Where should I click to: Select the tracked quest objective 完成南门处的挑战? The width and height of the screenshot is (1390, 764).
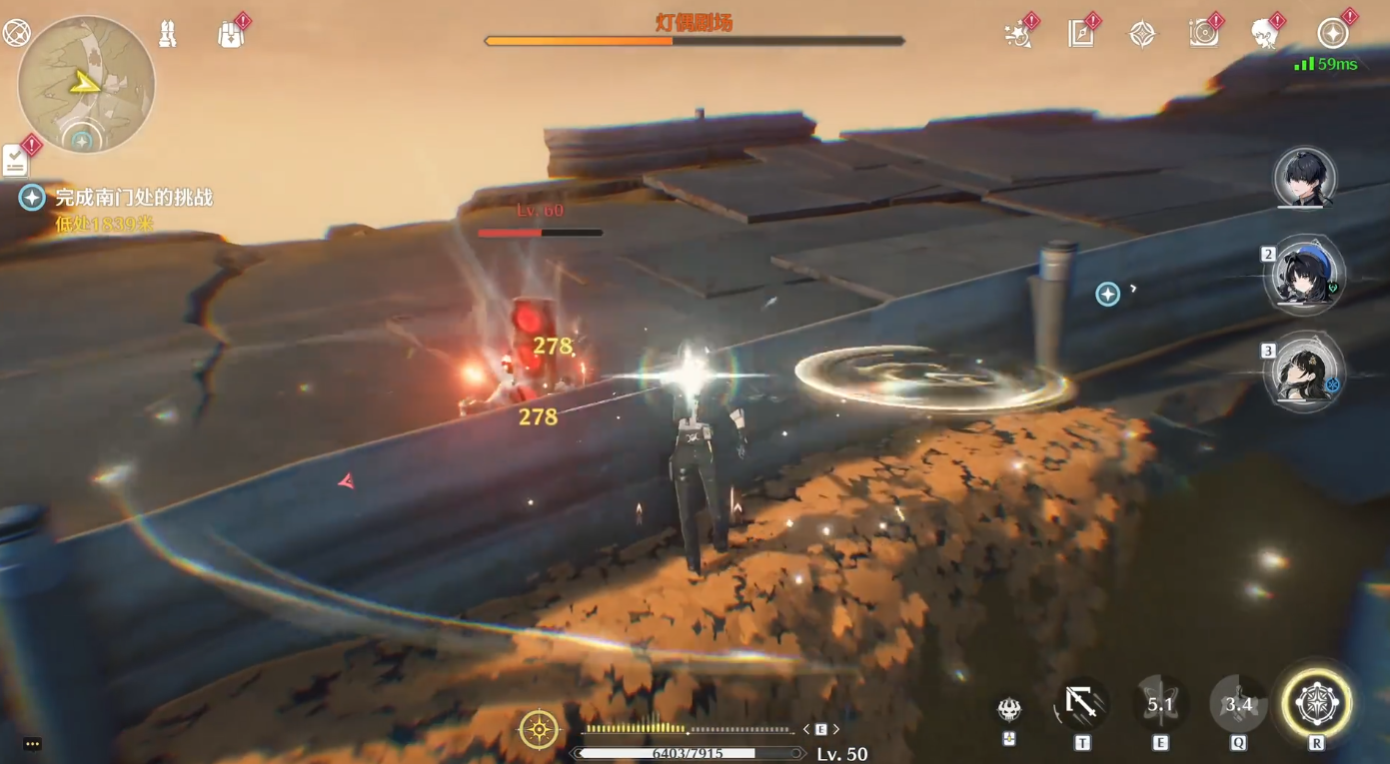pyautogui.click(x=133, y=198)
